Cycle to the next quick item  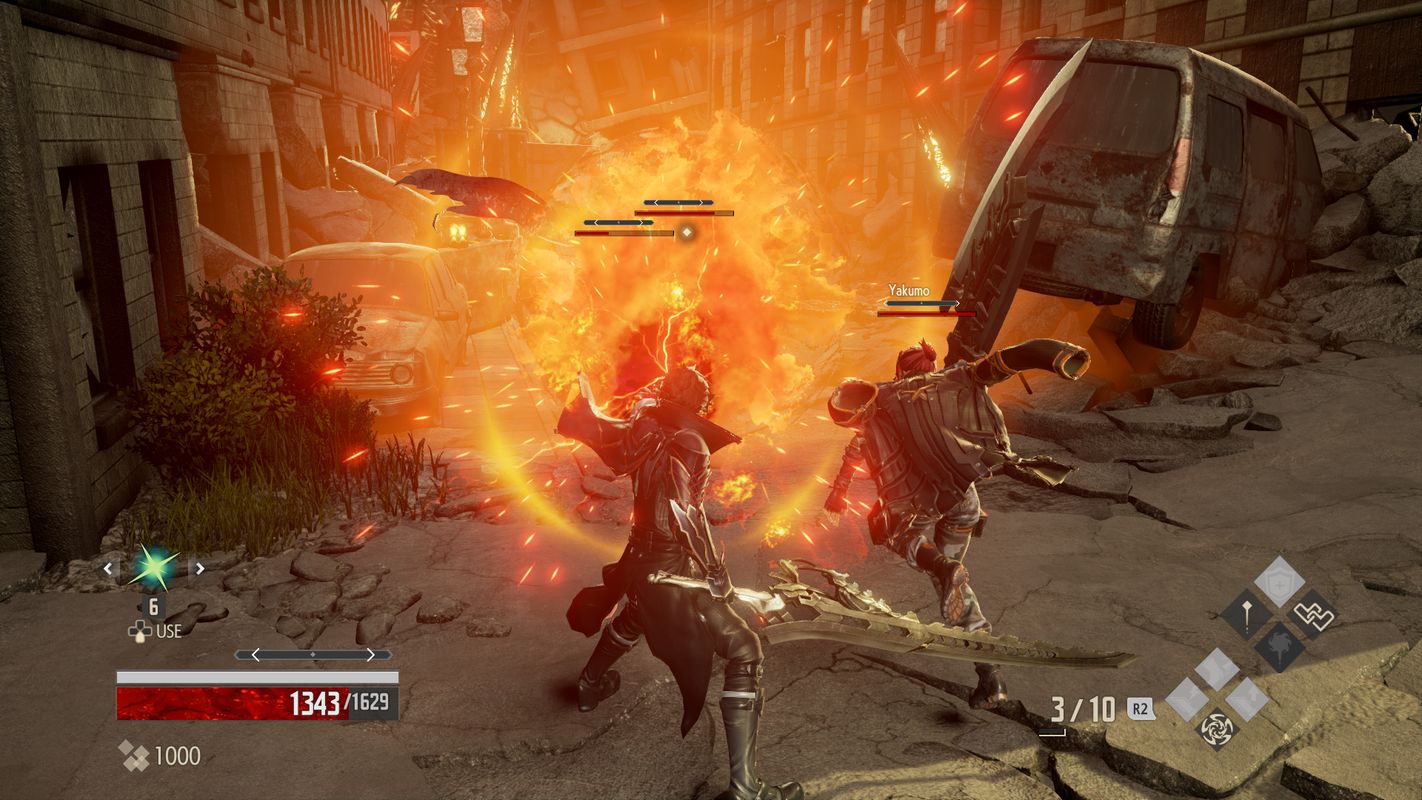[x=199, y=568]
